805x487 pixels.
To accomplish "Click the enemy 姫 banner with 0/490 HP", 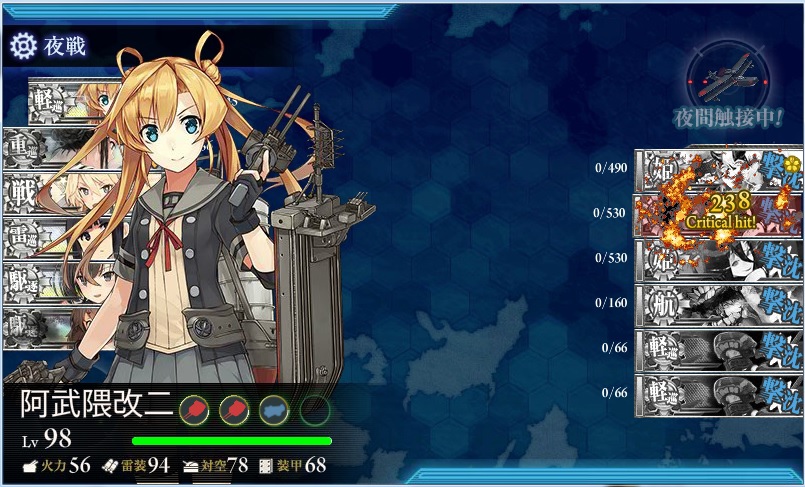I will [718, 168].
